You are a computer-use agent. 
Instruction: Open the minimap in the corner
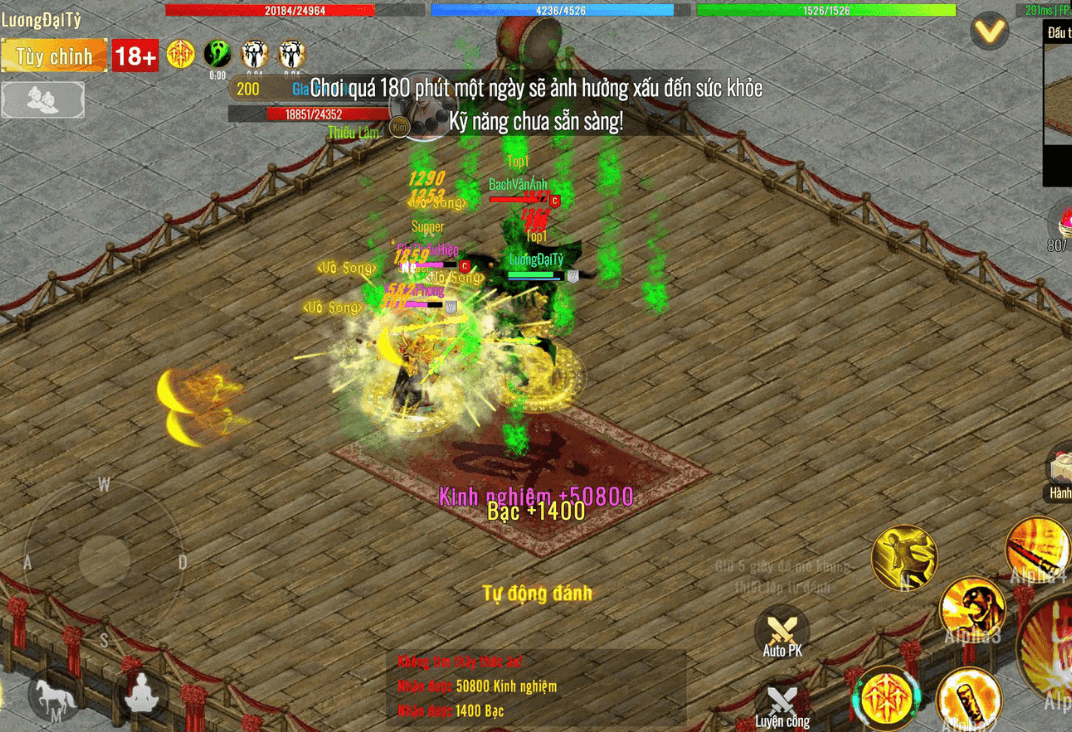pos(1057,105)
